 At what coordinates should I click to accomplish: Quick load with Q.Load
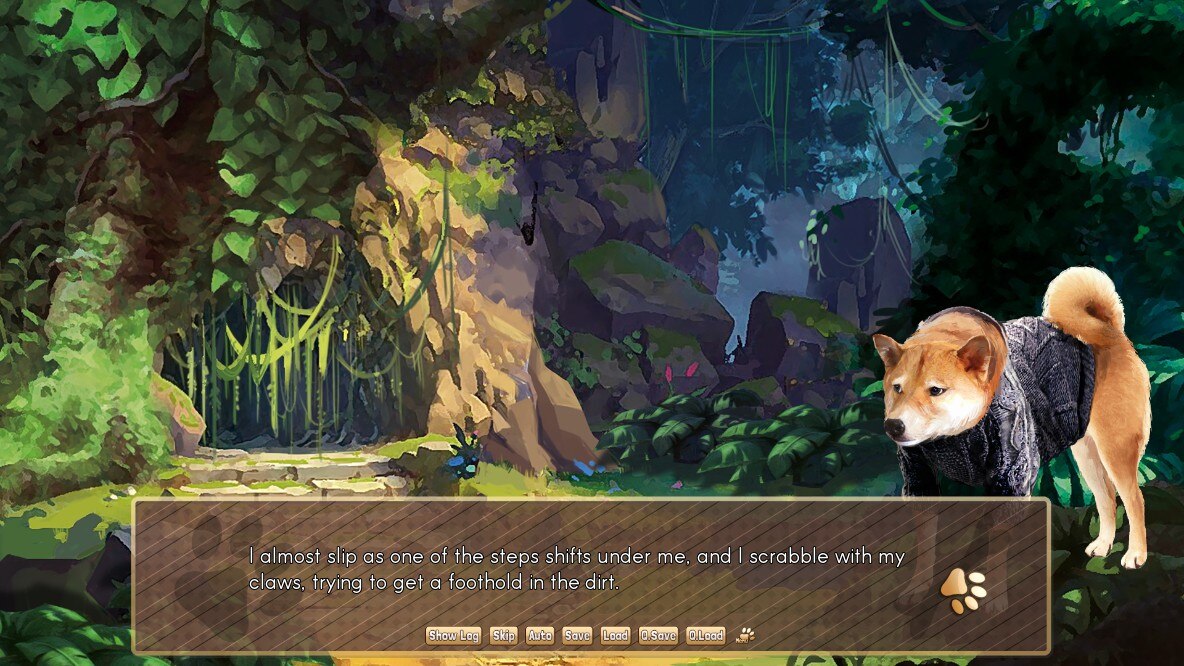coord(706,635)
